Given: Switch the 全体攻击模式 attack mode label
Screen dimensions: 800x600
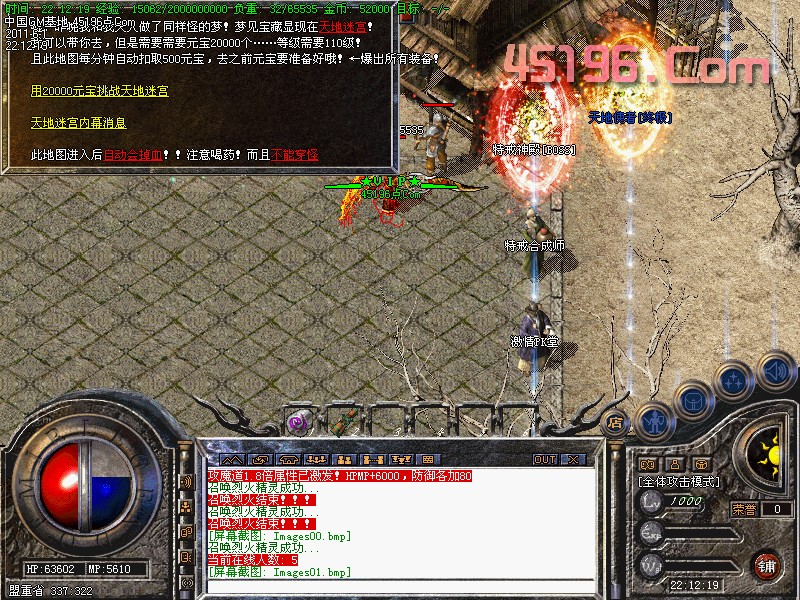Looking at the screenshot, I should click(x=679, y=481).
